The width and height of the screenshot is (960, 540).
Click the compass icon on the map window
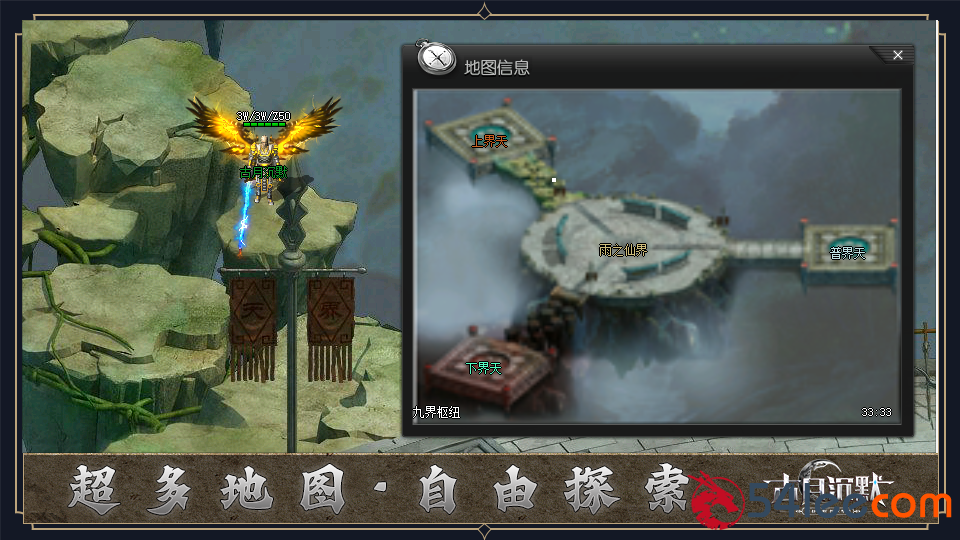coord(436,59)
